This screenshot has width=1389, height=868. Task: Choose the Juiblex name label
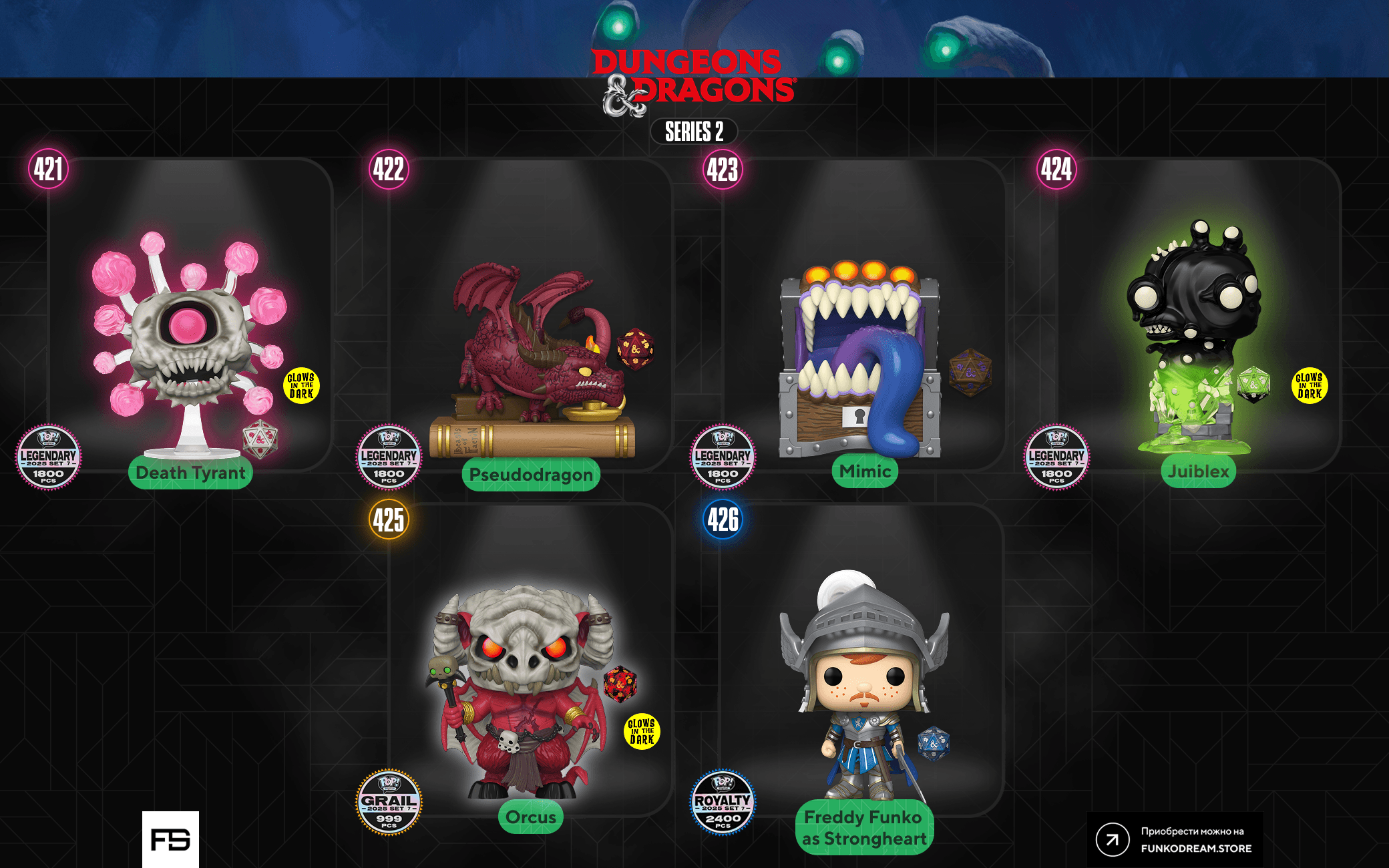[1198, 471]
